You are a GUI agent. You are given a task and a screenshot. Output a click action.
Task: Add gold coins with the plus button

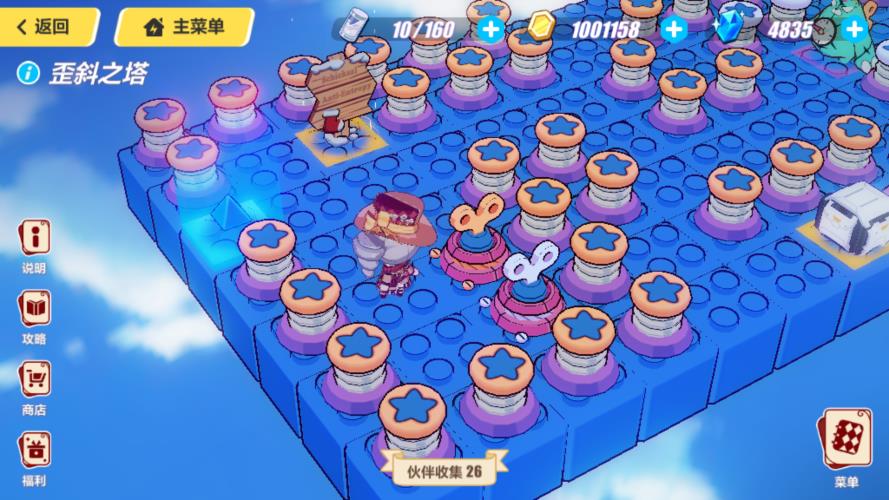coord(674,29)
